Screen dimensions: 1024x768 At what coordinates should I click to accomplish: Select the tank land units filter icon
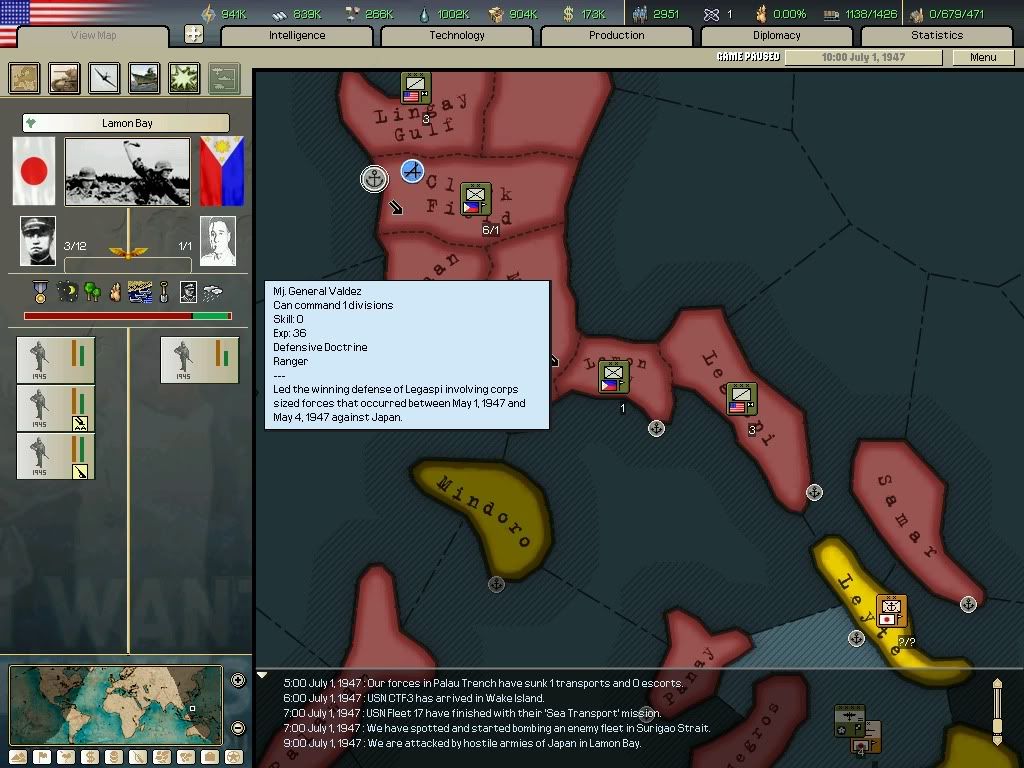[65, 78]
